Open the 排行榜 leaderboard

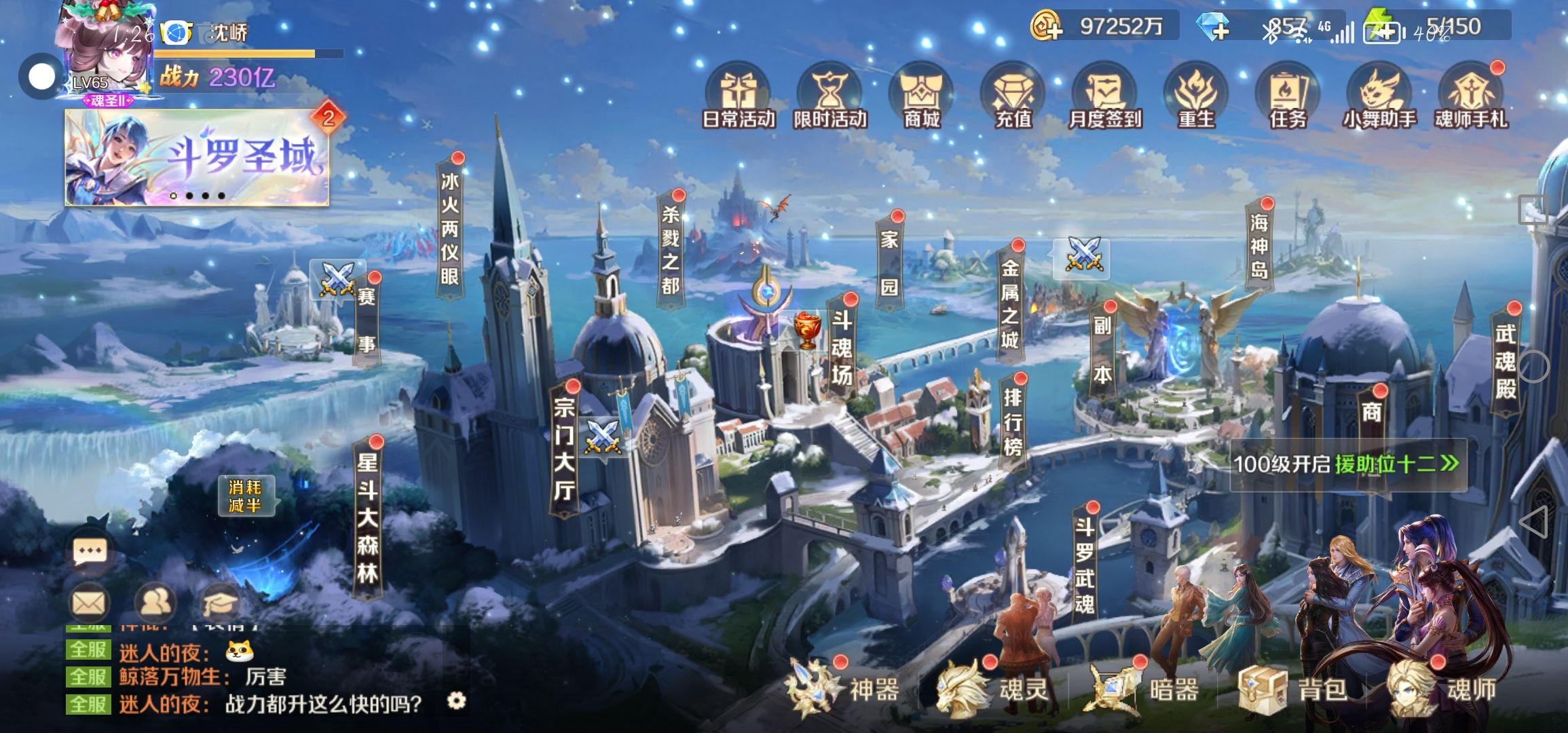click(x=1012, y=421)
